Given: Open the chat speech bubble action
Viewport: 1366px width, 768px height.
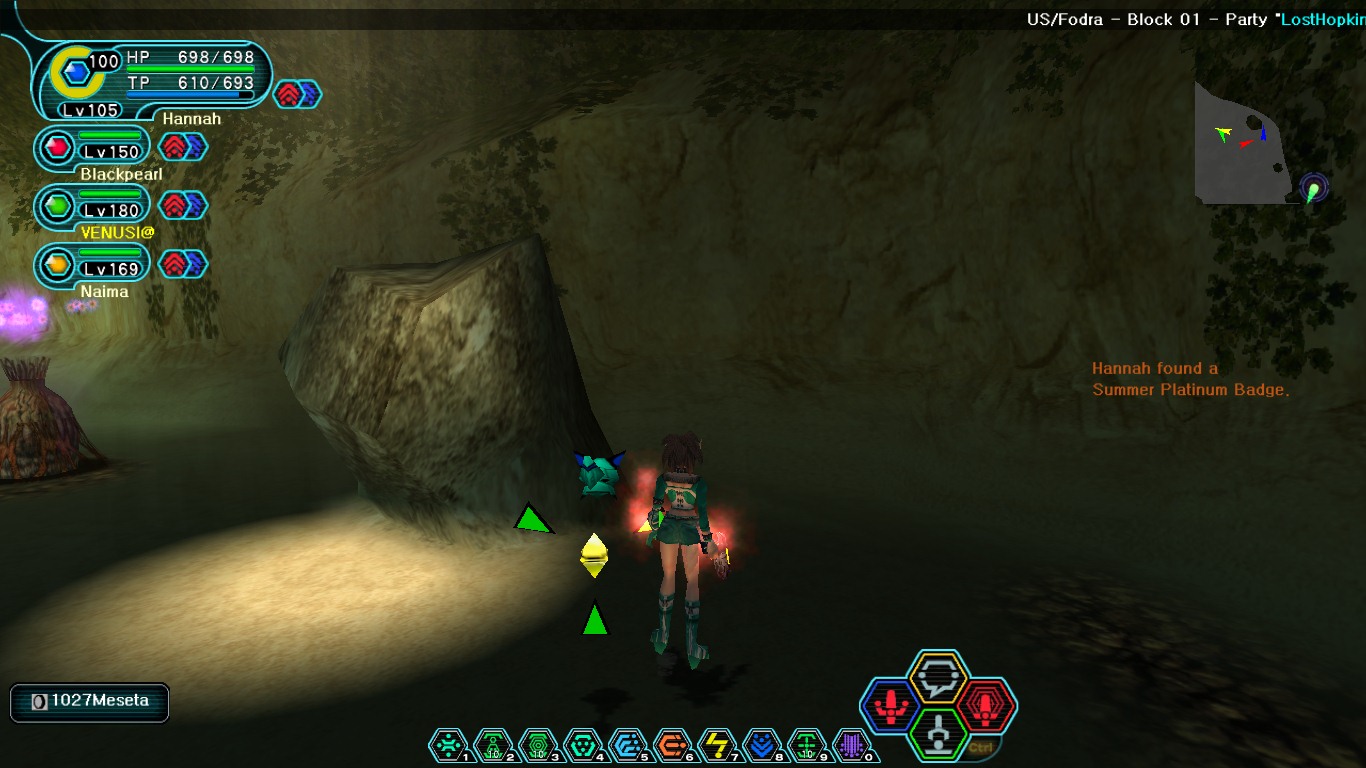Looking at the screenshot, I should coord(938,678).
